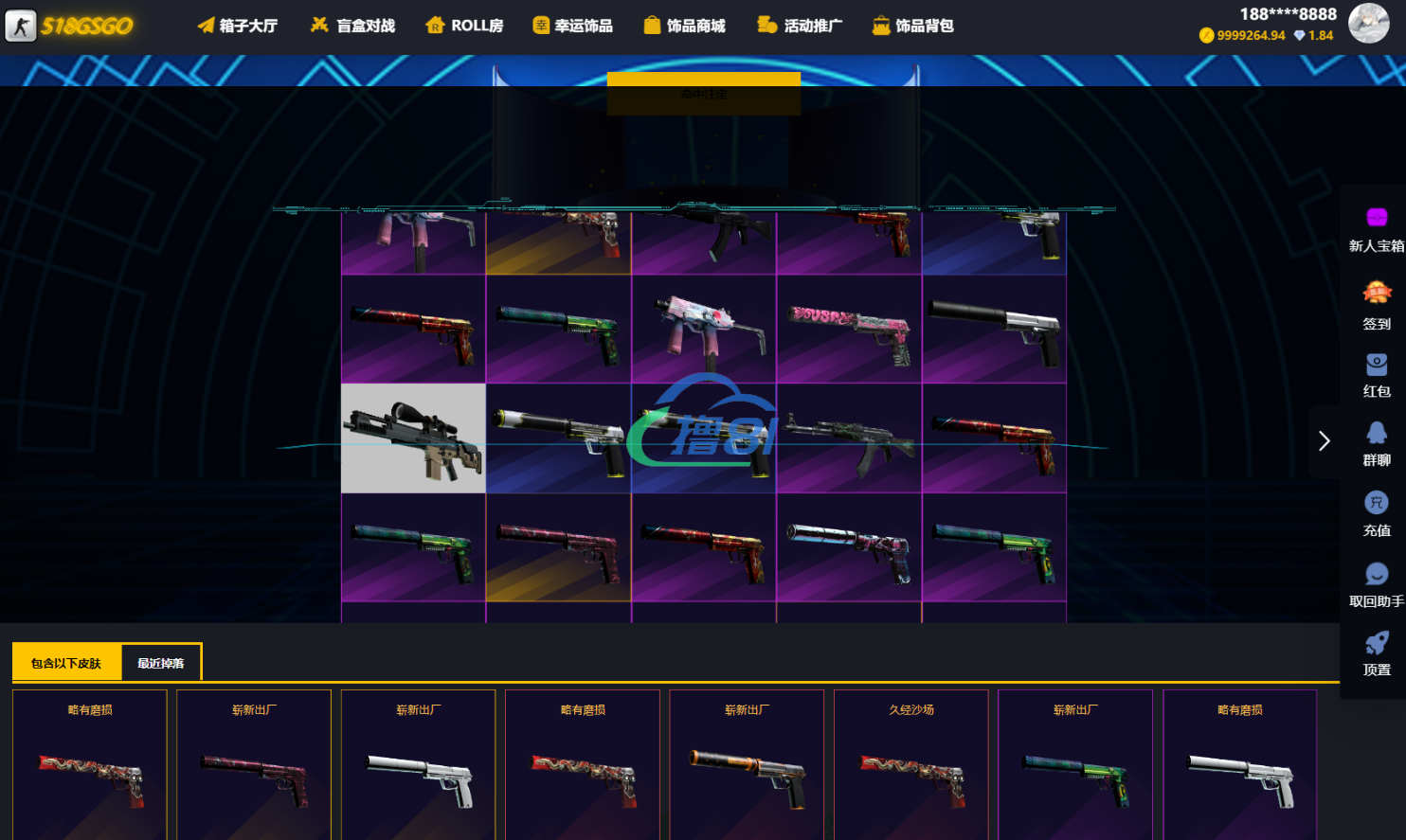Click the 518CSGO site logo
Image resolution: width=1406 pixels, height=840 pixels.
[x=70, y=26]
